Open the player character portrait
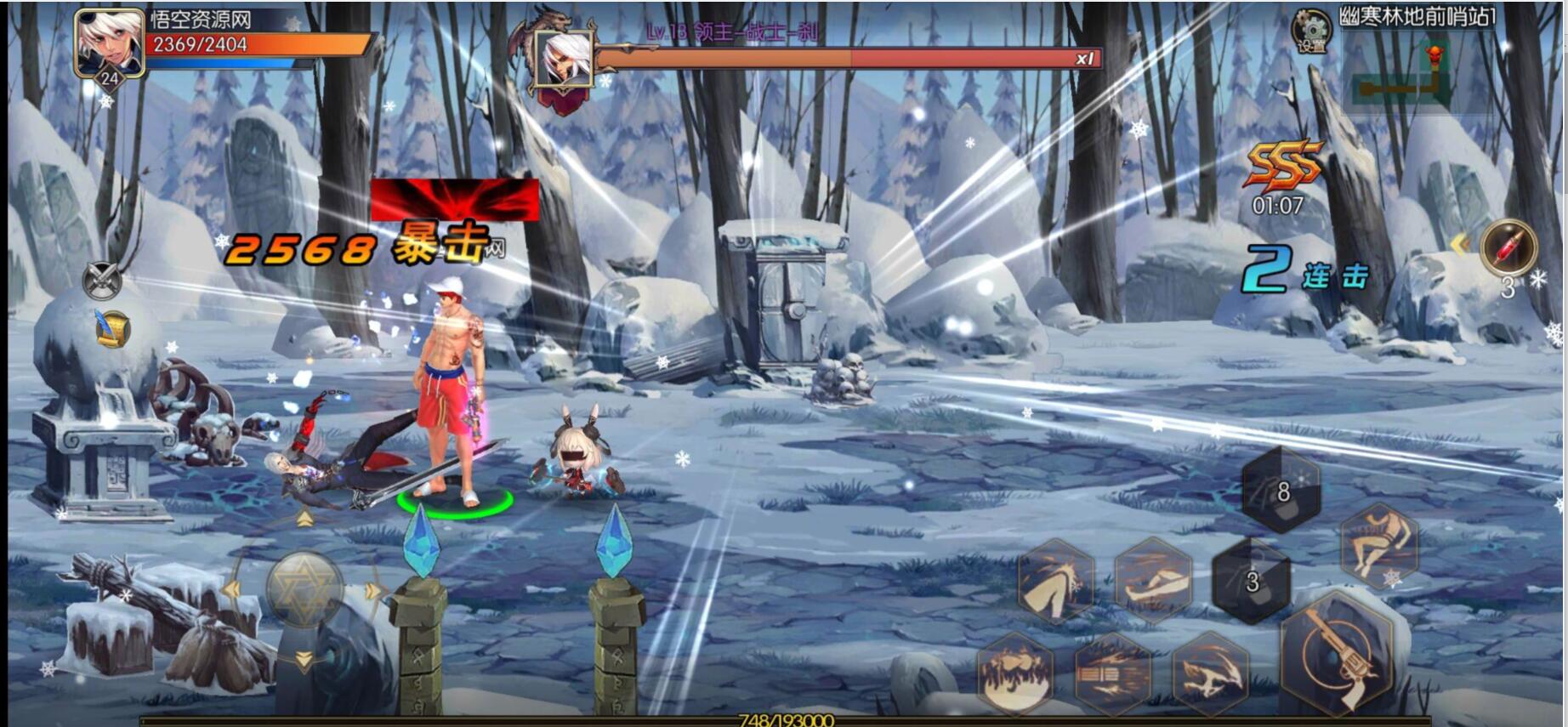1568x727 pixels. (109, 44)
